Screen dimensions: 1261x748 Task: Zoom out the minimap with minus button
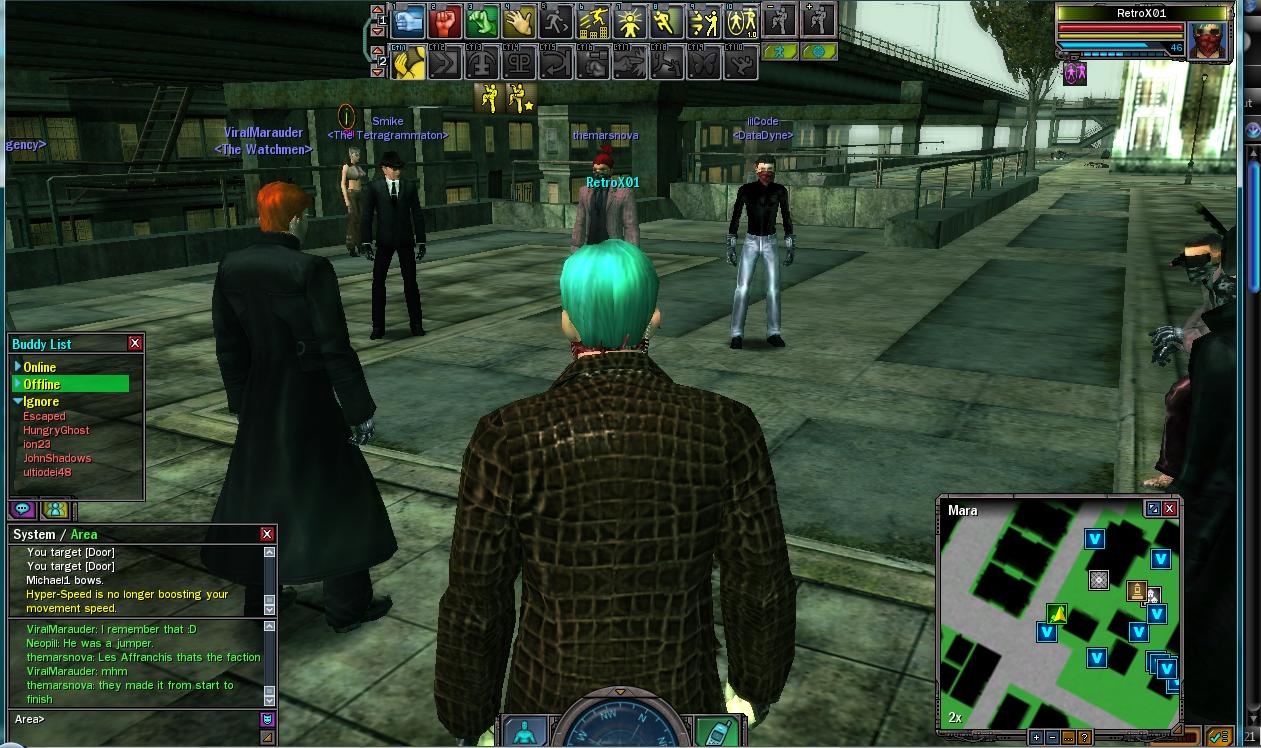[x=1052, y=737]
